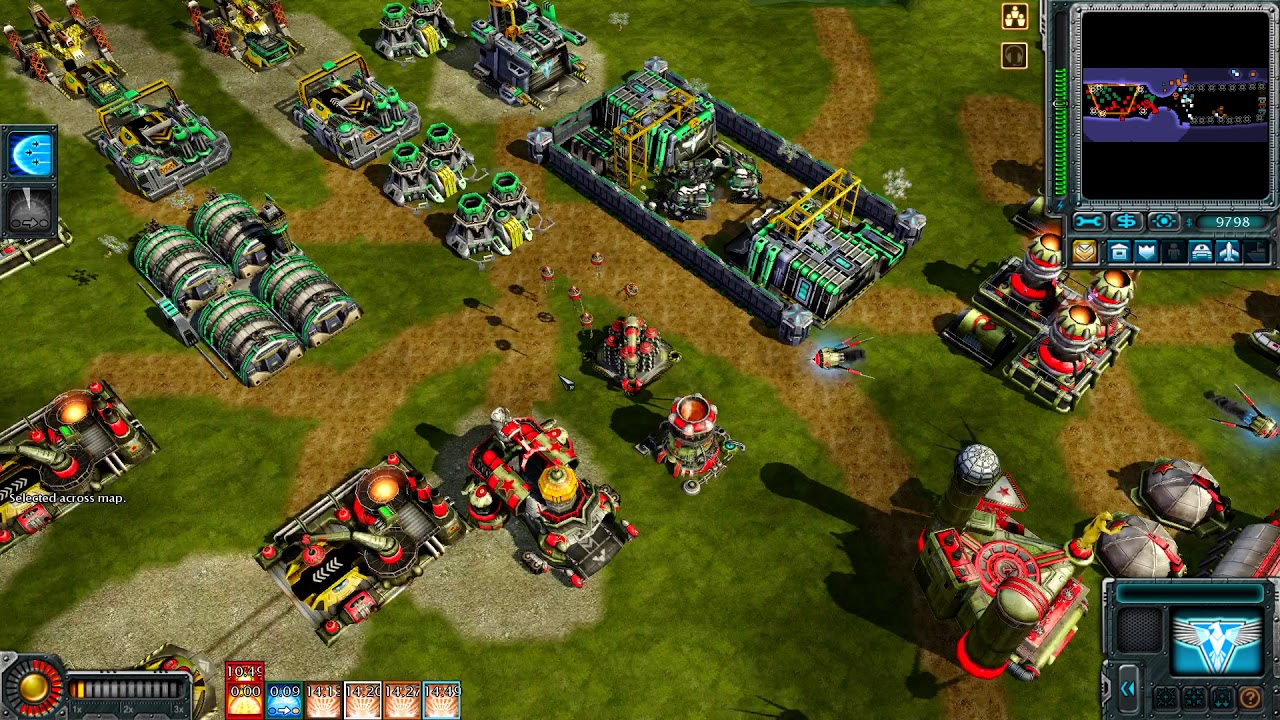The width and height of the screenshot is (1280, 720).
Task: Click the Allied eagle faction emblem
Action: click(1217, 639)
